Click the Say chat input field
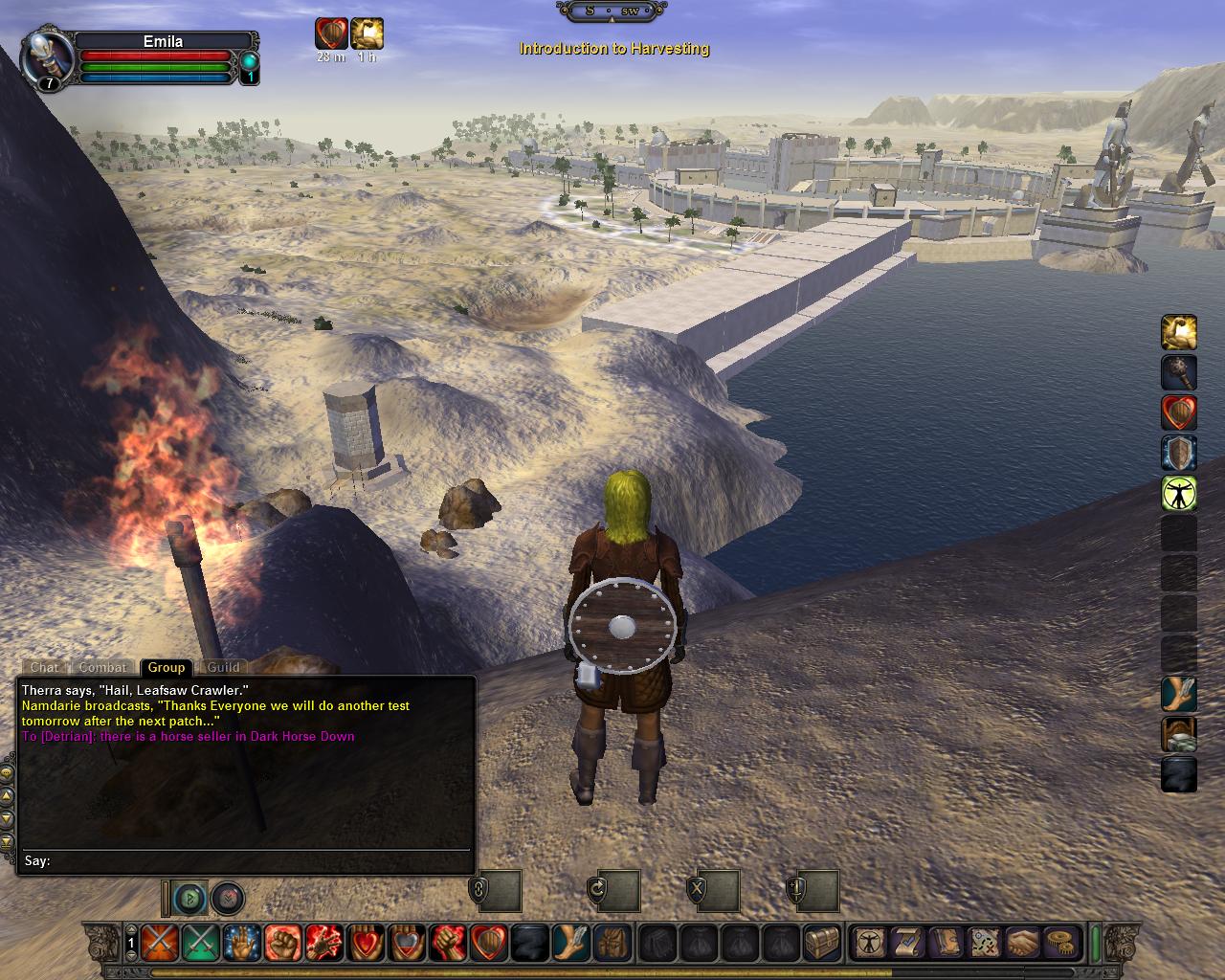This screenshot has height=980, width=1225. (x=258, y=861)
